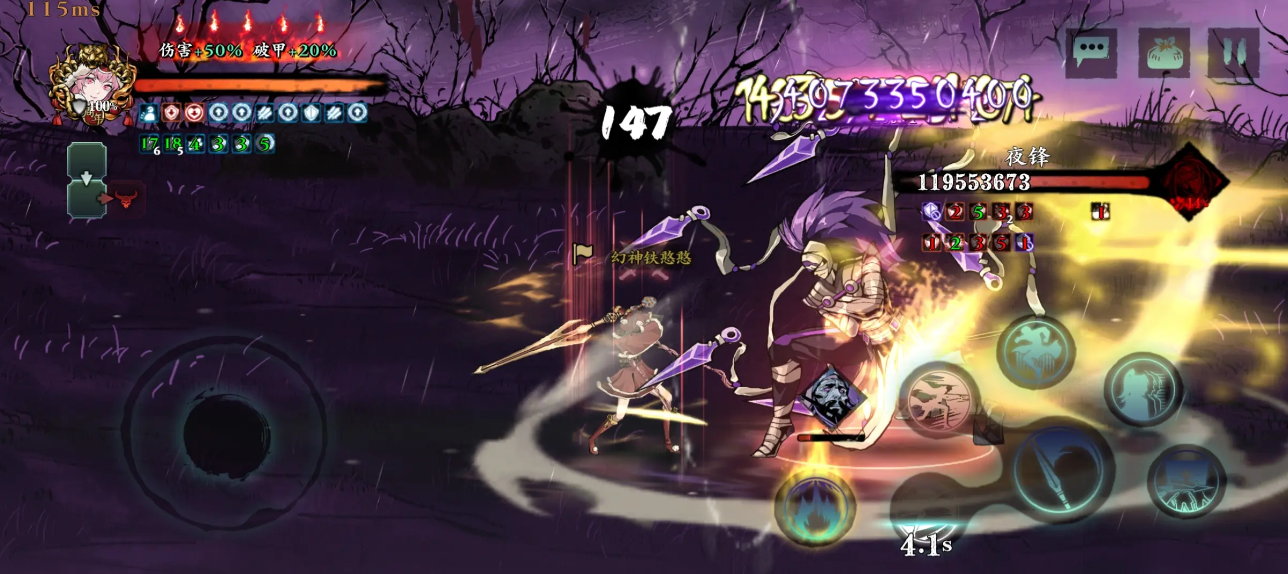
Task: Tap the red bull head icon
Action: tap(126, 197)
